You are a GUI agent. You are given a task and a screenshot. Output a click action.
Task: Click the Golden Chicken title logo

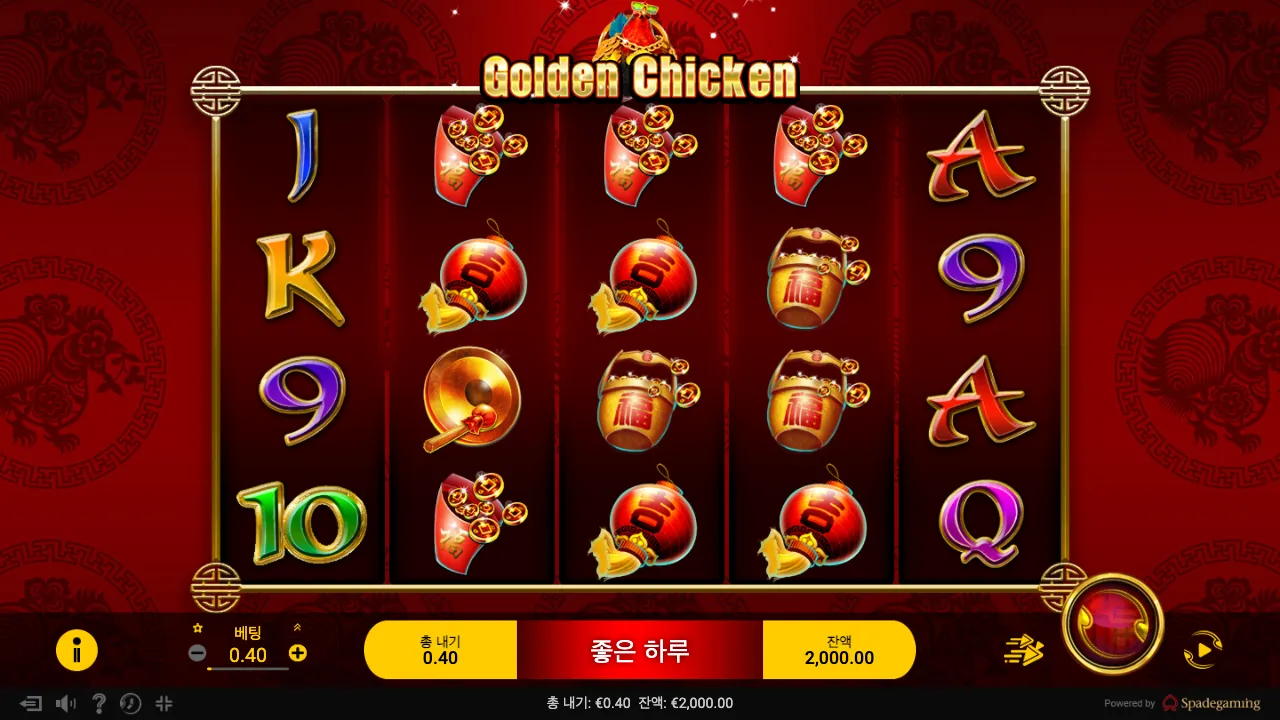coord(640,75)
